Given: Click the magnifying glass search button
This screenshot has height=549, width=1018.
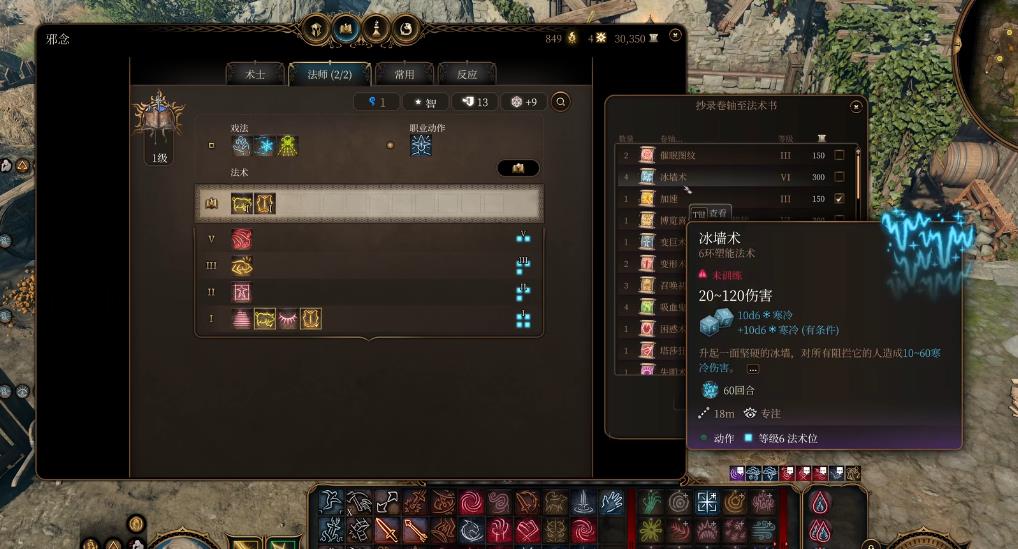Looking at the screenshot, I should tap(561, 101).
